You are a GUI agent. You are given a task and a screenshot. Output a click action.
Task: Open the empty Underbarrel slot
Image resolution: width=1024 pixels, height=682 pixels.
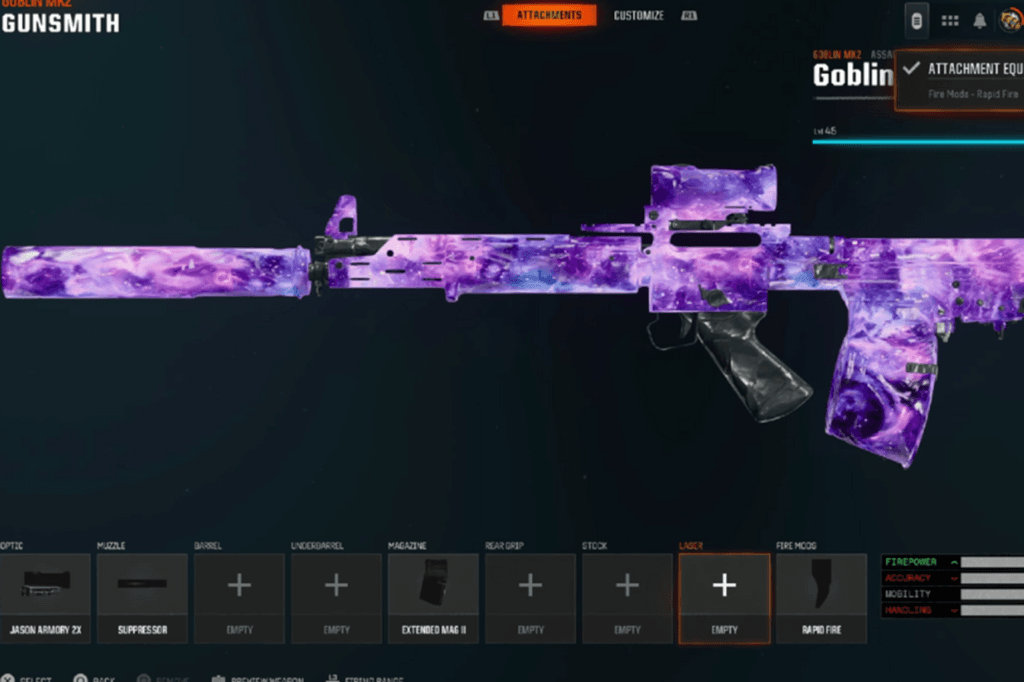[336, 597]
